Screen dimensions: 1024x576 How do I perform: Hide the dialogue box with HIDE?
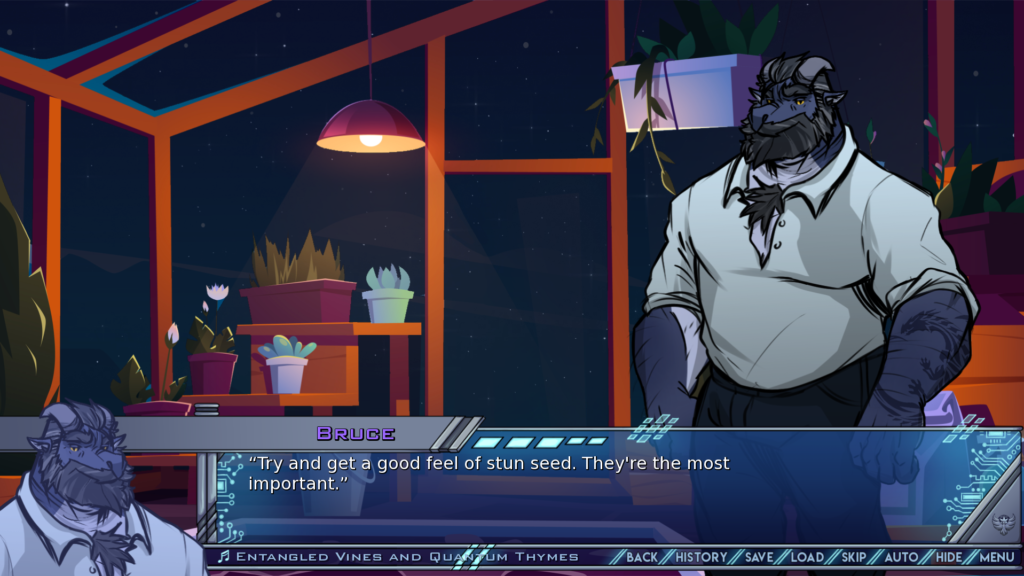(949, 557)
